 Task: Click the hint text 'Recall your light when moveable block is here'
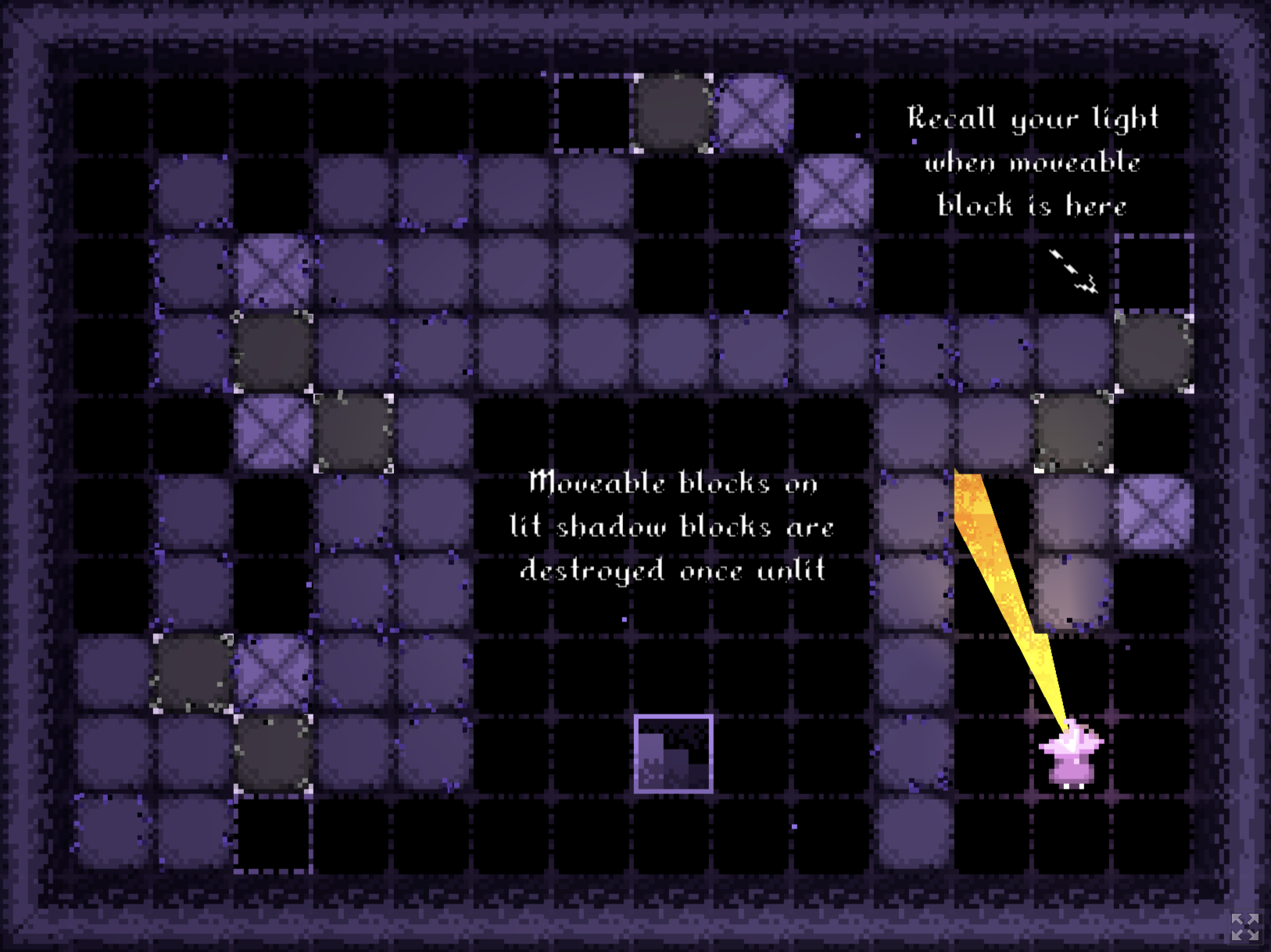pyautogui.click(x=1033, y=162)
